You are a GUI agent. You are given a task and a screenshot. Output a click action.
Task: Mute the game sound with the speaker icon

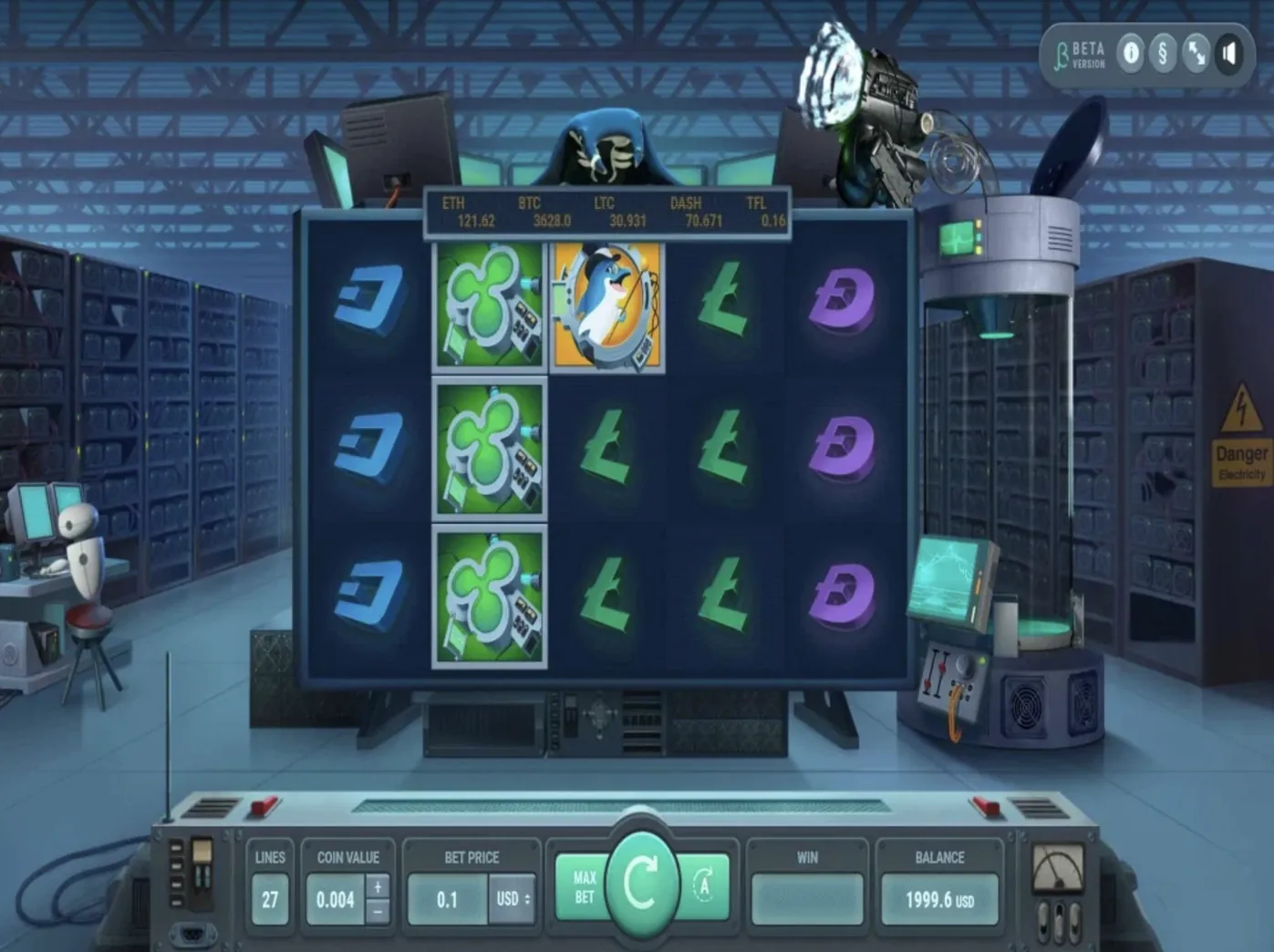click(x=1231, y=54)
